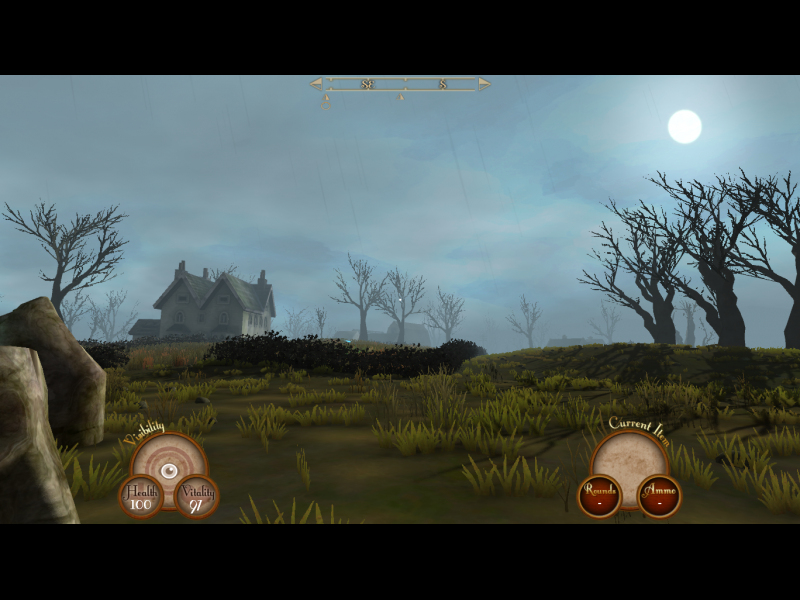This screenshot has height=600, width=800.
Task: Click the compass's left arrow
Action: pos(316,84)
